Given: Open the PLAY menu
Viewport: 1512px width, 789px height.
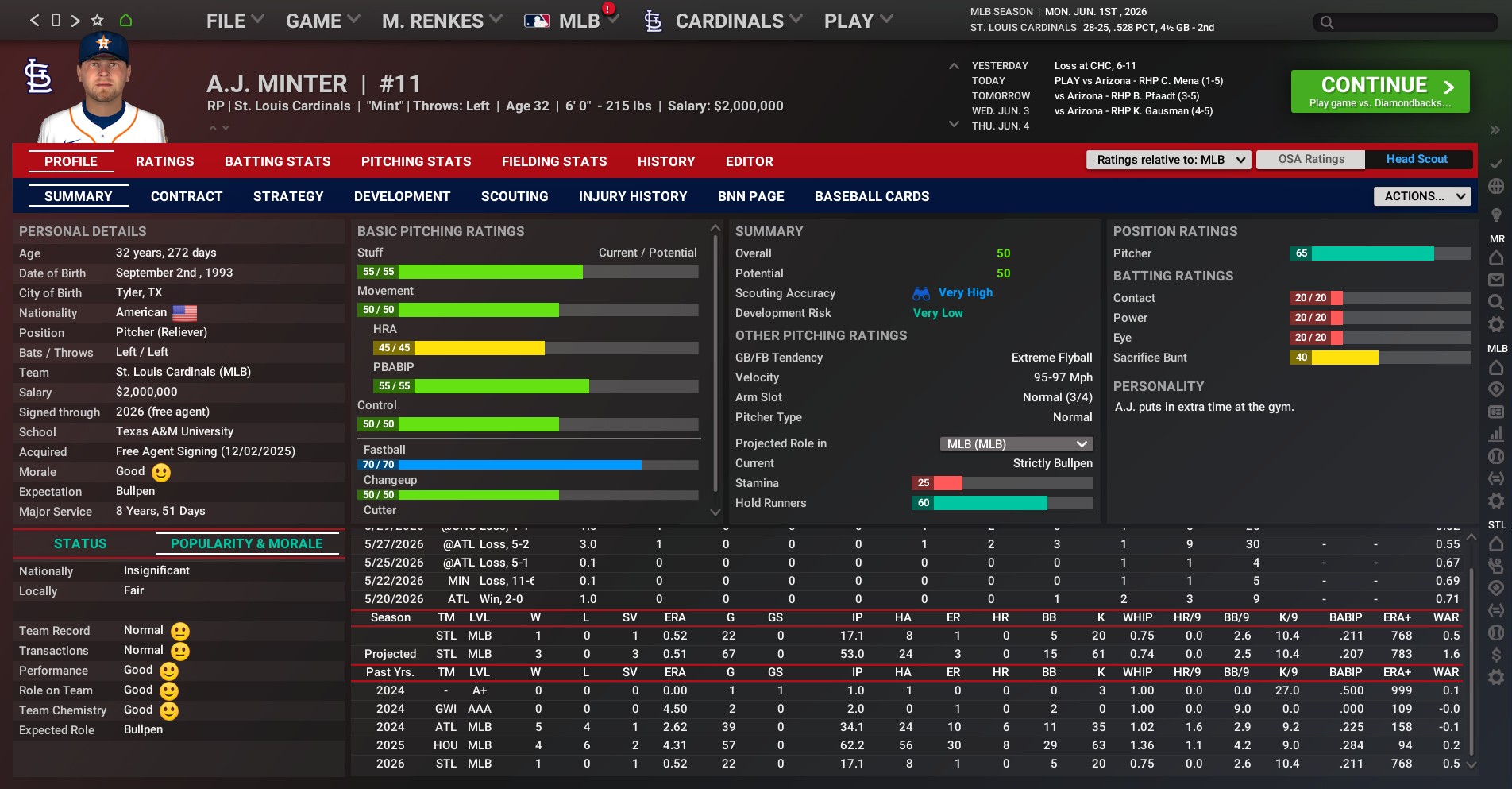Looking at the screenshot, I should click(x=858, y=21).
